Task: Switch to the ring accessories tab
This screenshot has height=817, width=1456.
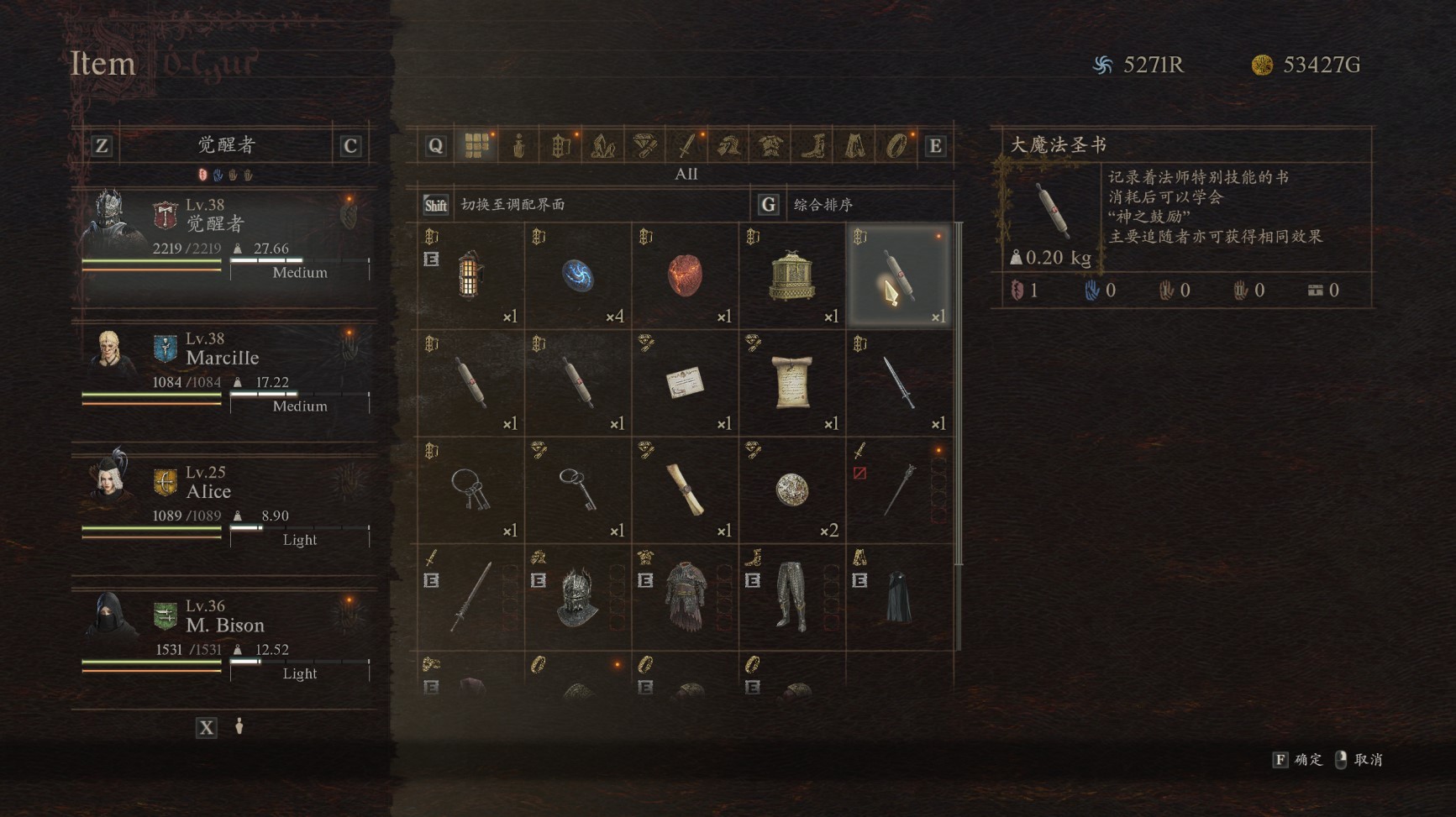Action: tap(896, 146)
